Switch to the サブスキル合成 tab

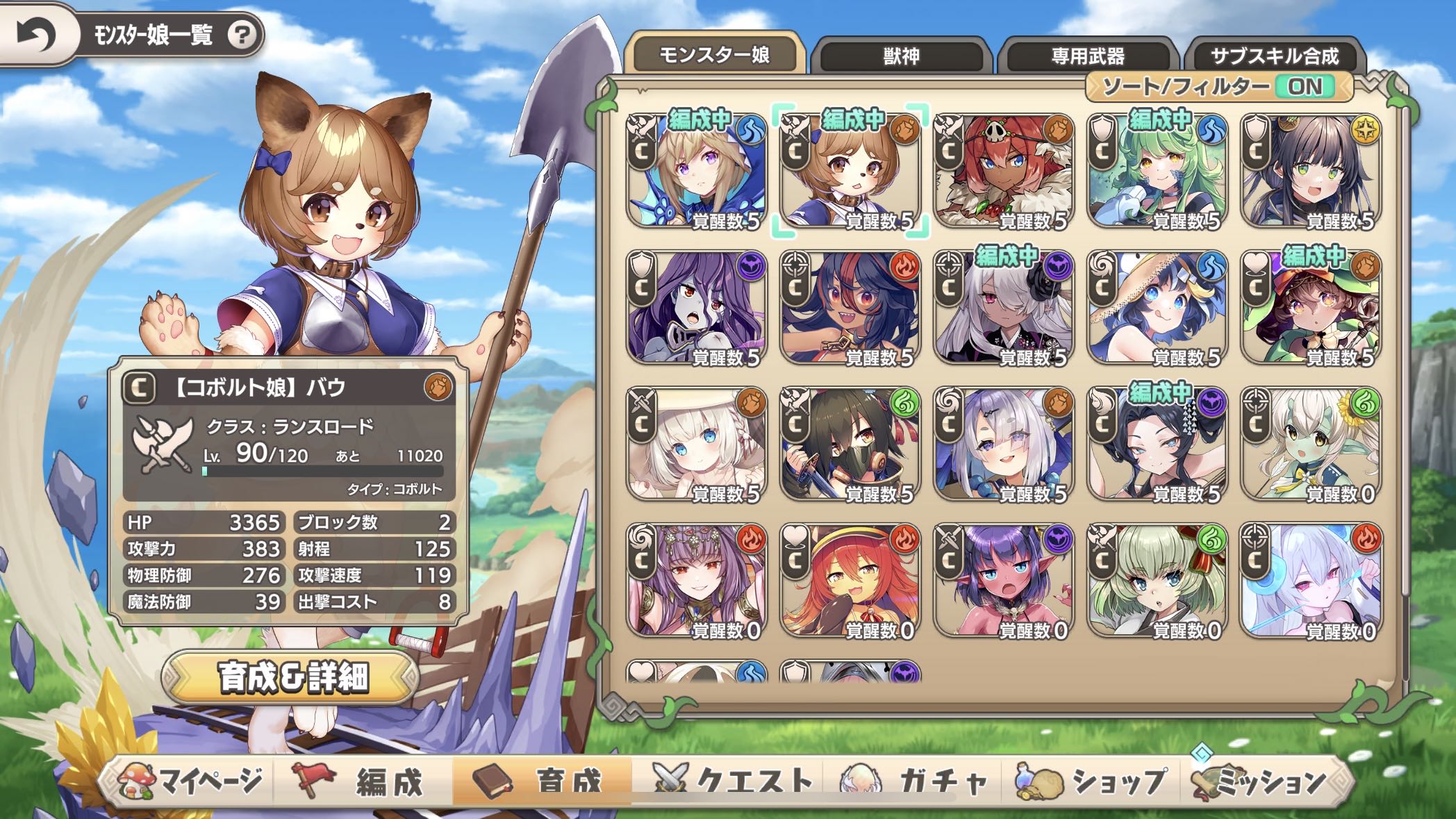point(1274,56)
